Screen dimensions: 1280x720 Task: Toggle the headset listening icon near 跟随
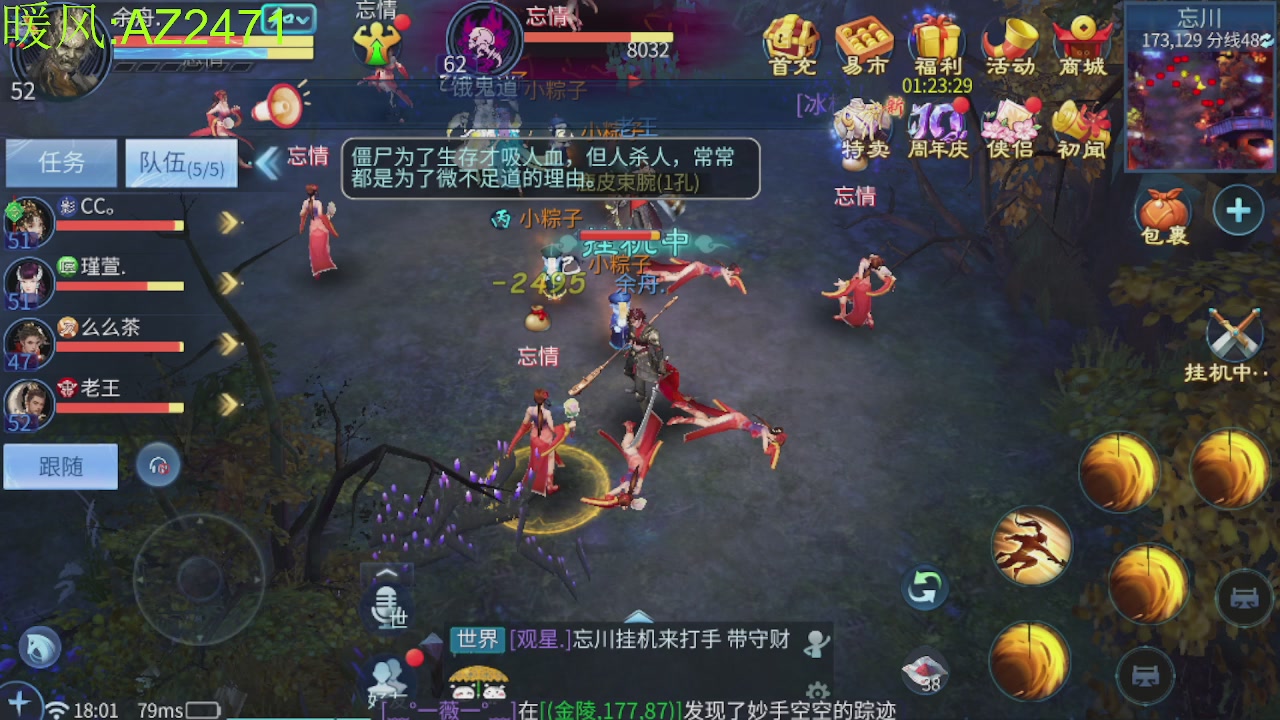(158, 464)
